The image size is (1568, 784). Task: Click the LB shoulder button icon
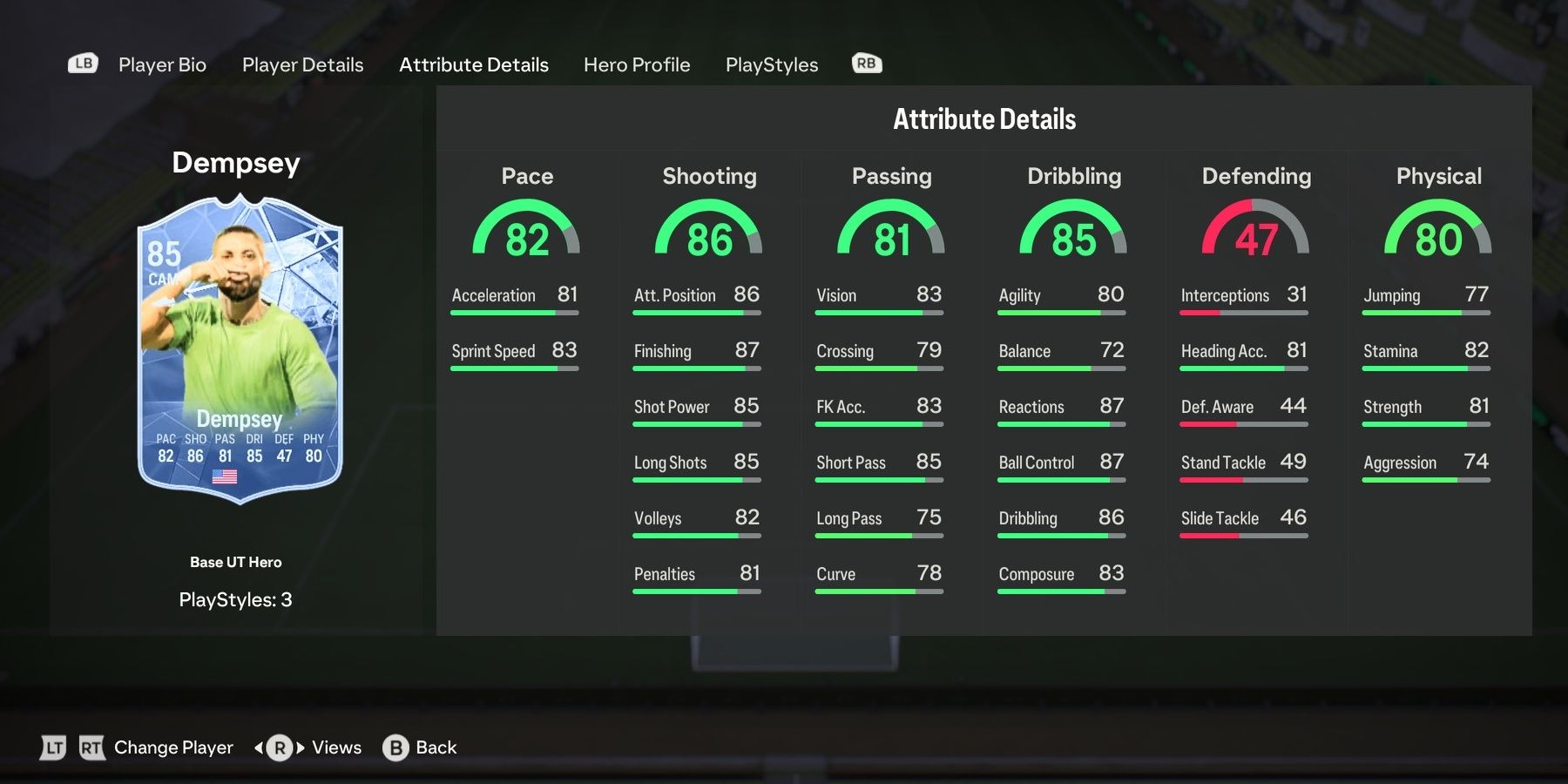(x=82, y=64)
